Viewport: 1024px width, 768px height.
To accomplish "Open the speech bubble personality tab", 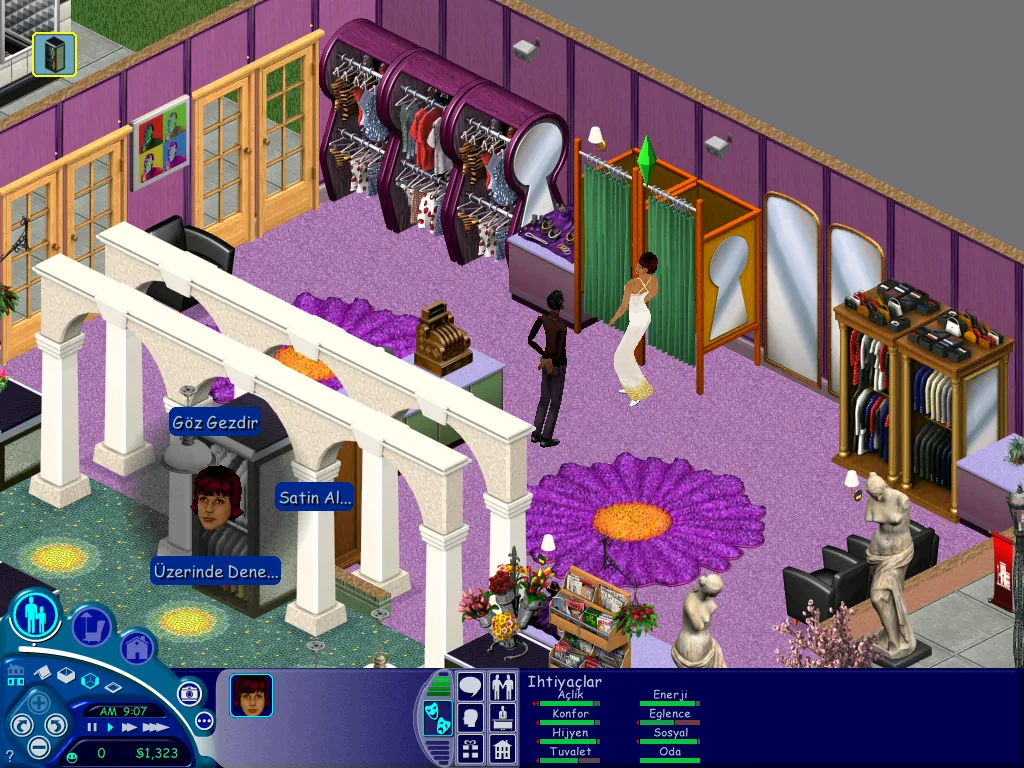I will pyautogui.click(x=470, y=687).
